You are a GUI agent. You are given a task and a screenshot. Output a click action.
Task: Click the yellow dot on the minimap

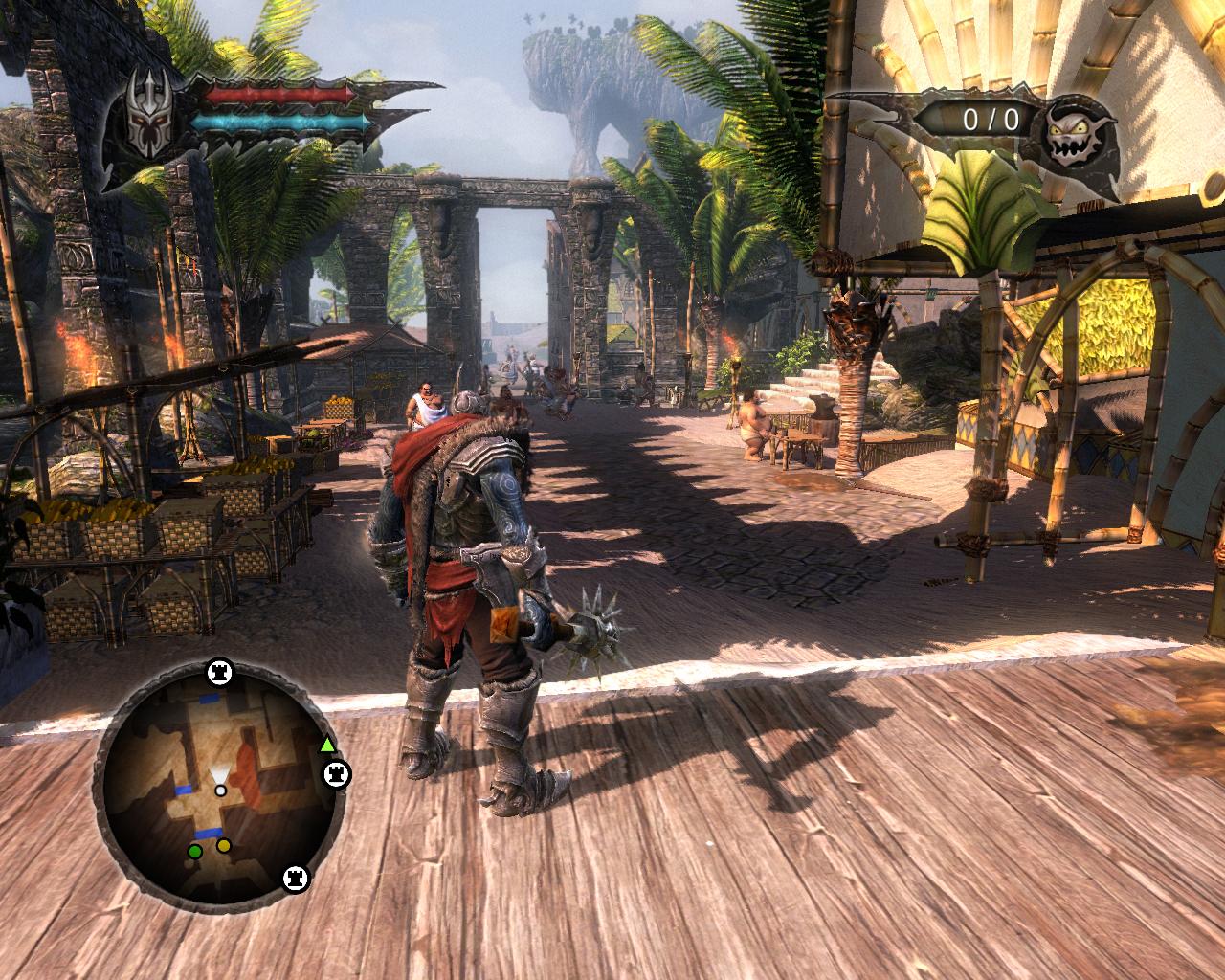(224, 846)
